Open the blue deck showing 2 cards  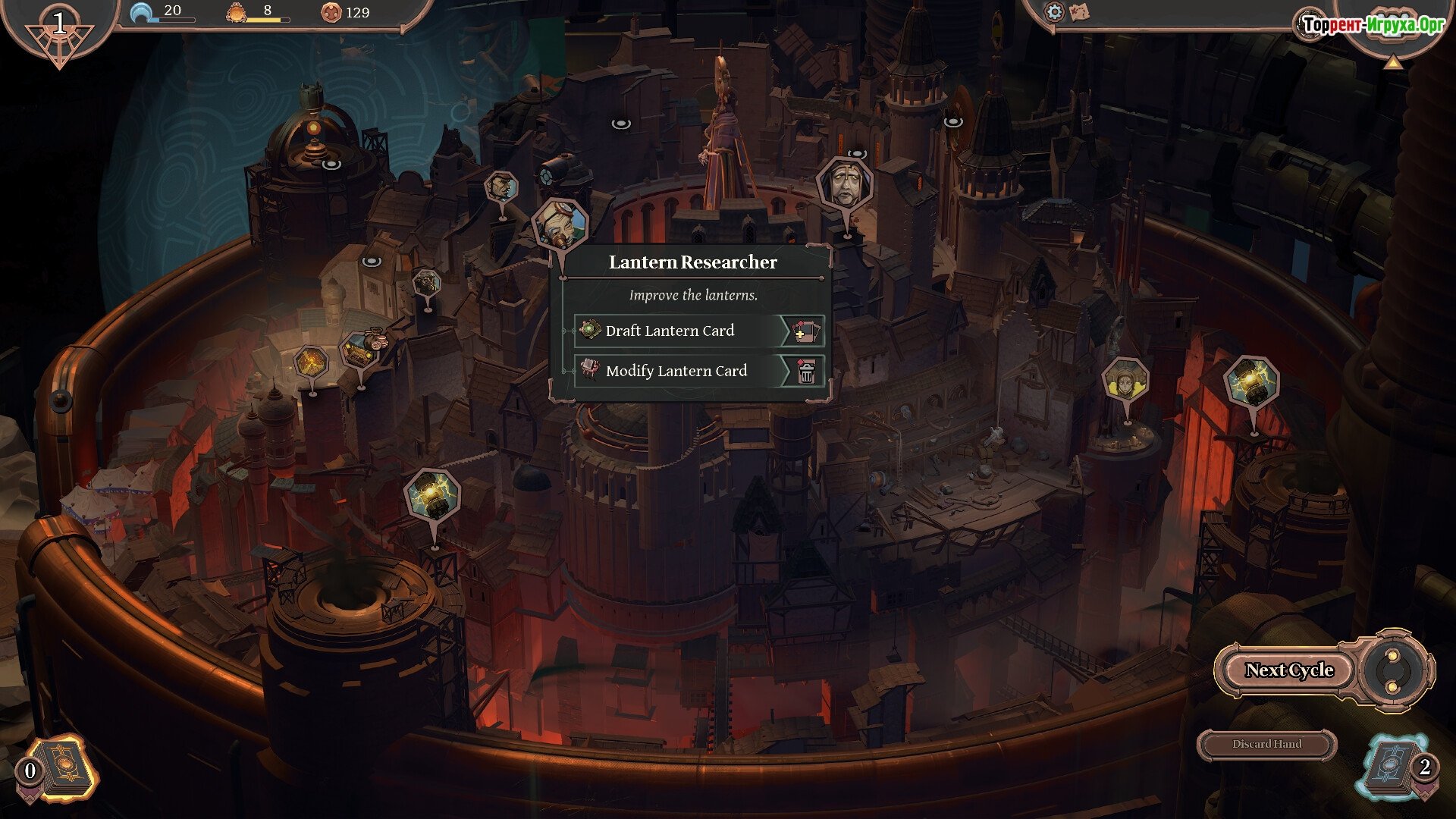pos(1394,767)
